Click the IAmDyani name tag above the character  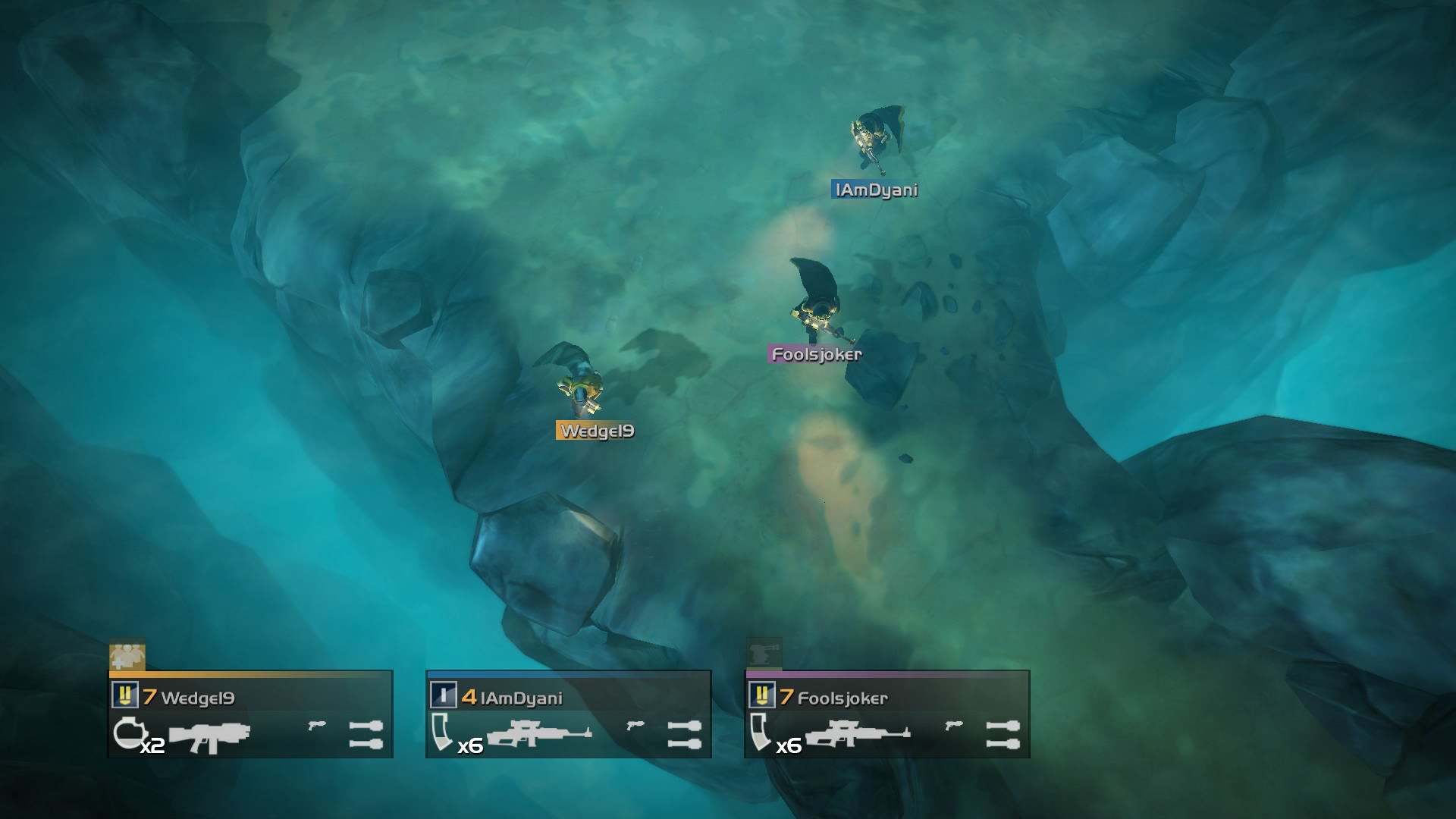(x=875, y=190)
